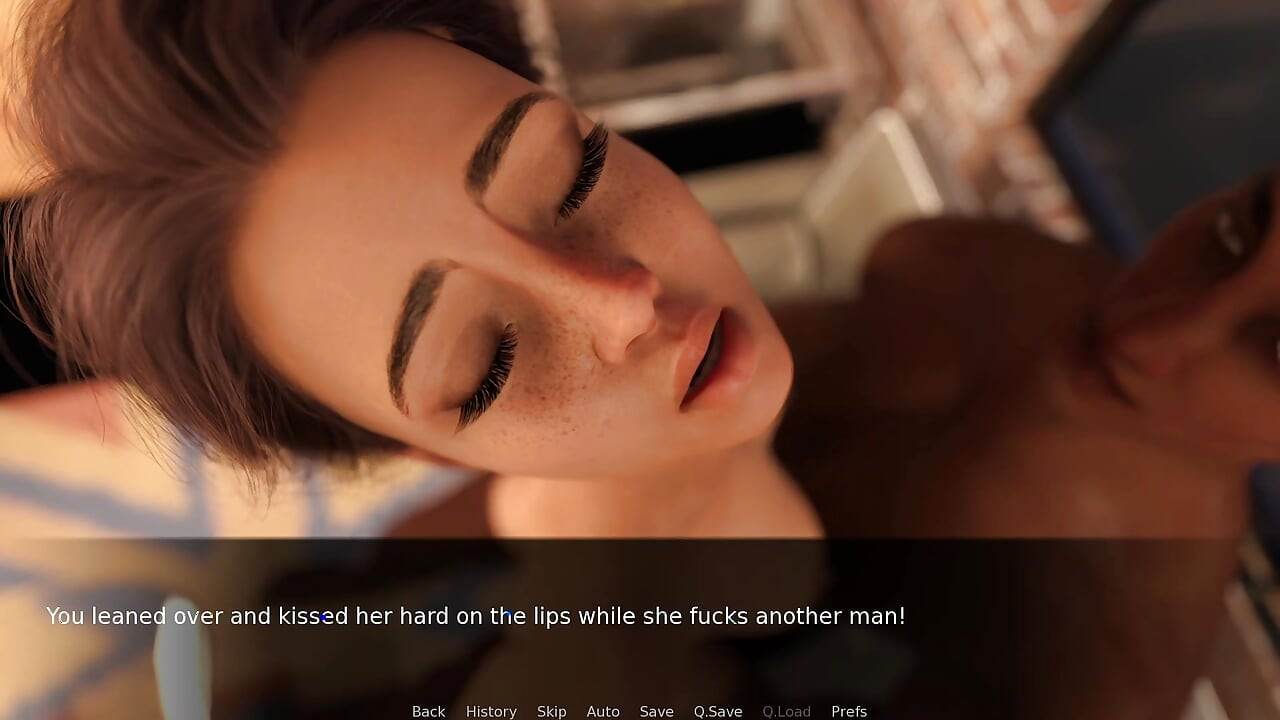Select Skip from the quick menu bar
1280x720 pixels.
click(x=551, y=711)
